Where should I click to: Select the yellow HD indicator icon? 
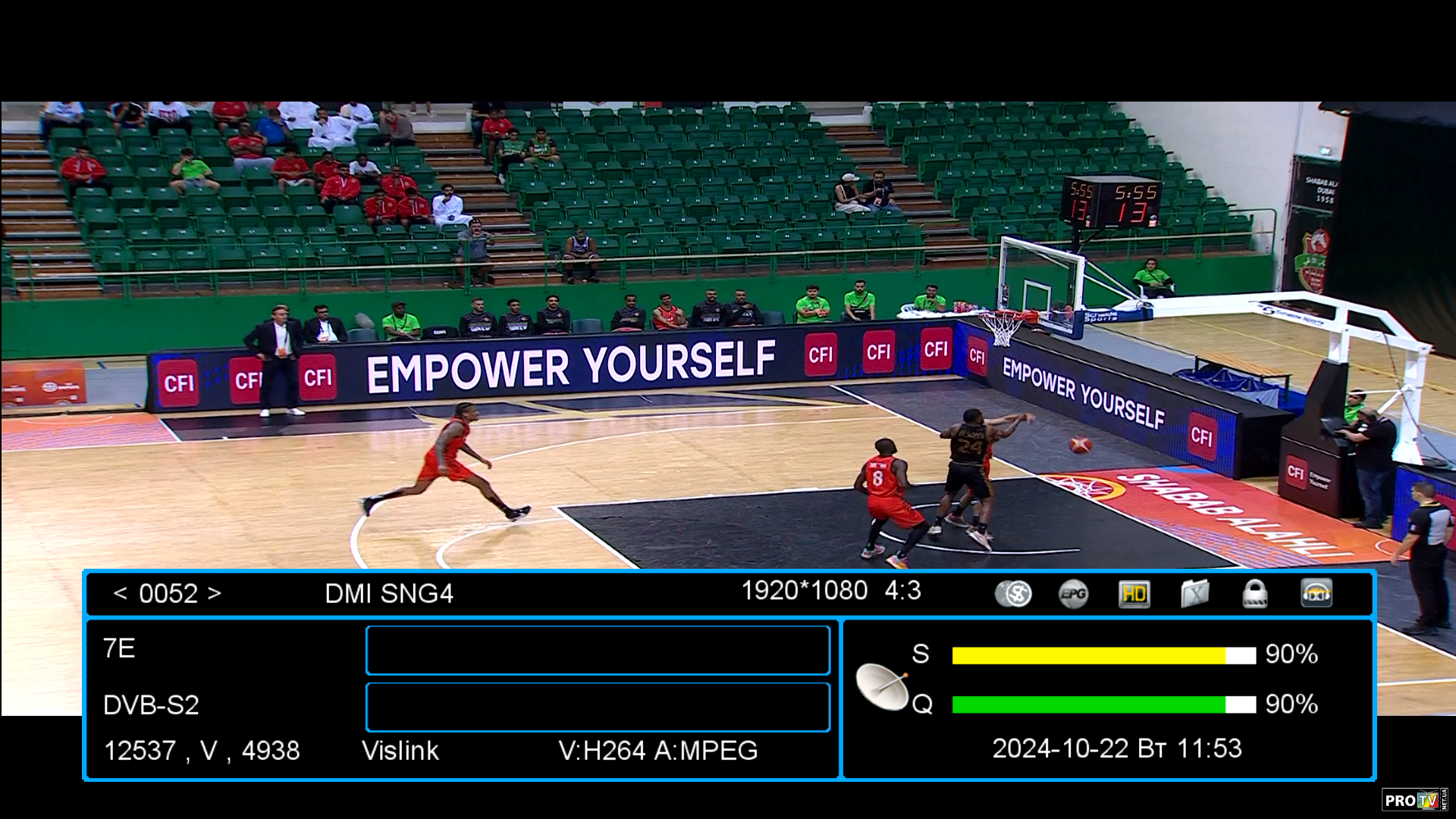pyautogui.click(x=1134, y=594)
